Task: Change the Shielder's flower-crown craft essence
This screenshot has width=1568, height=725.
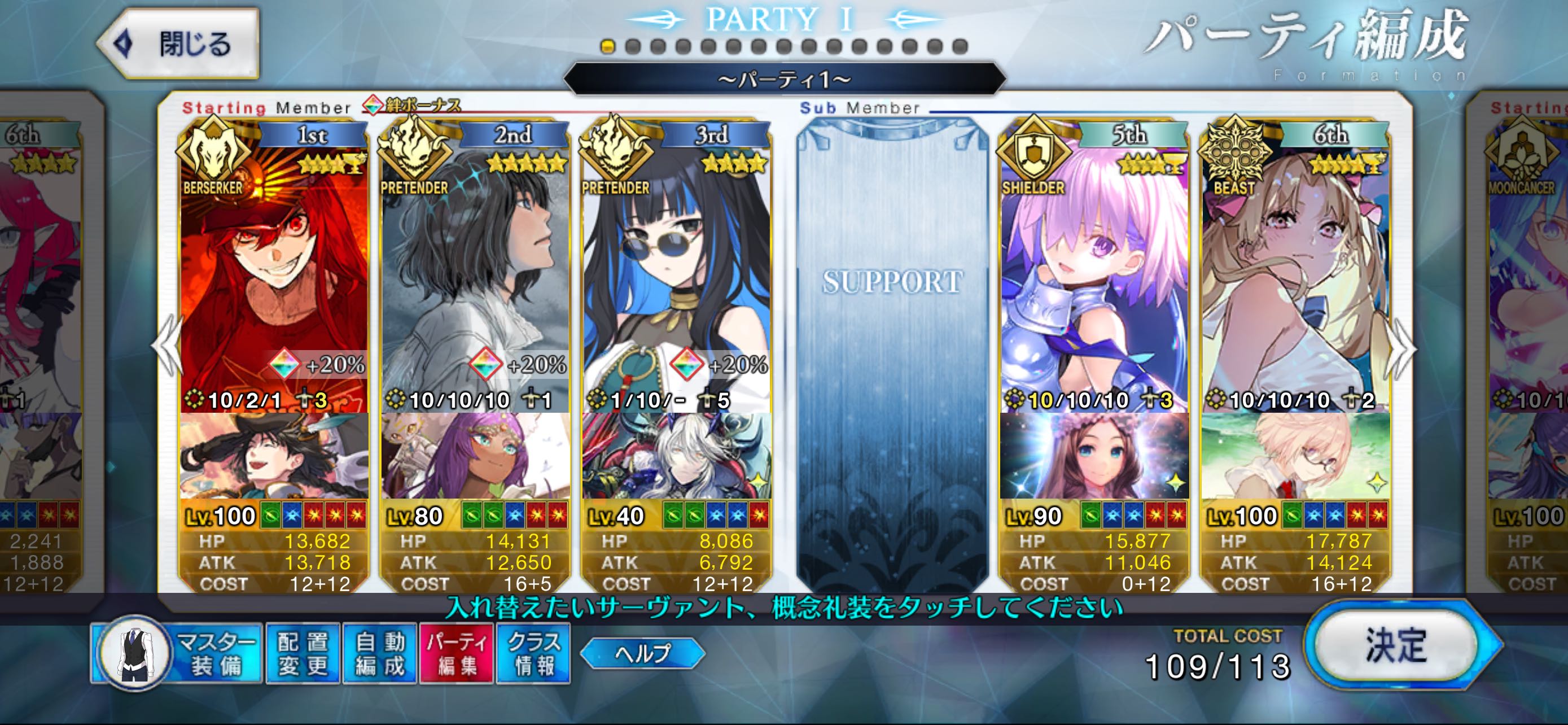Action: click(1094, 457)
